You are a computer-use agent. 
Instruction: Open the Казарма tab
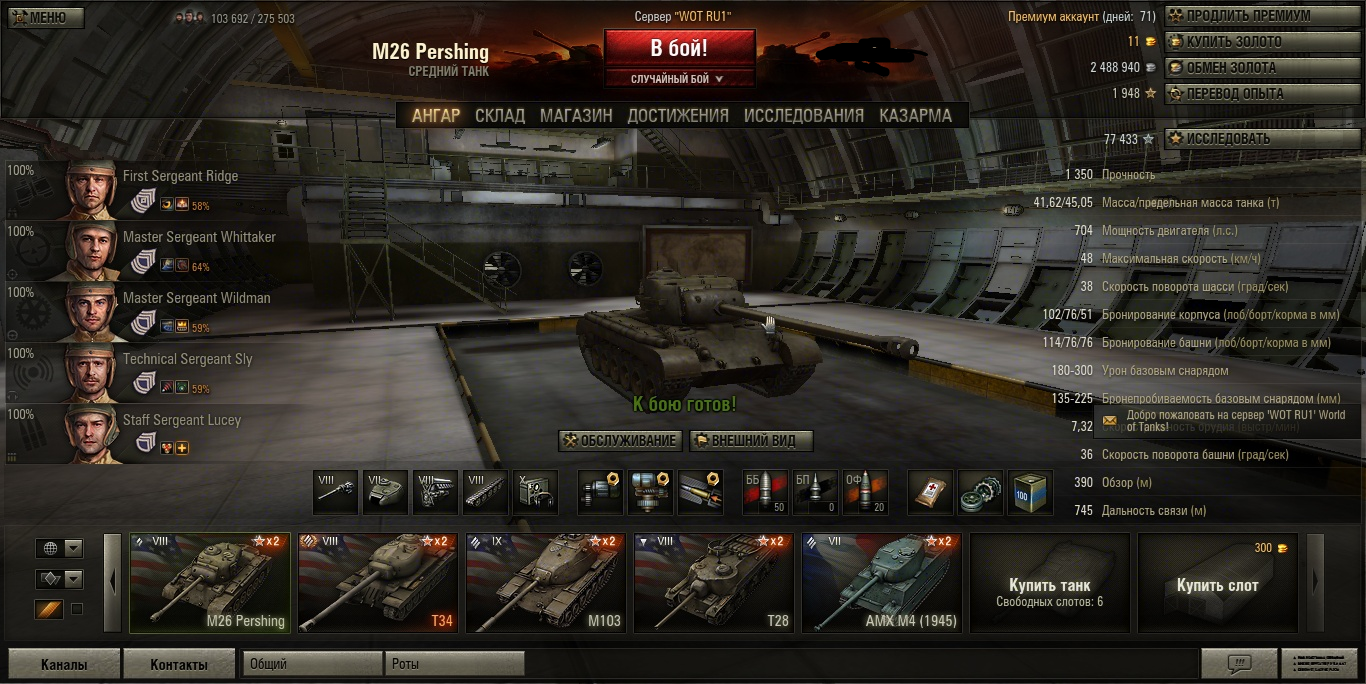[x=915, y=115]
